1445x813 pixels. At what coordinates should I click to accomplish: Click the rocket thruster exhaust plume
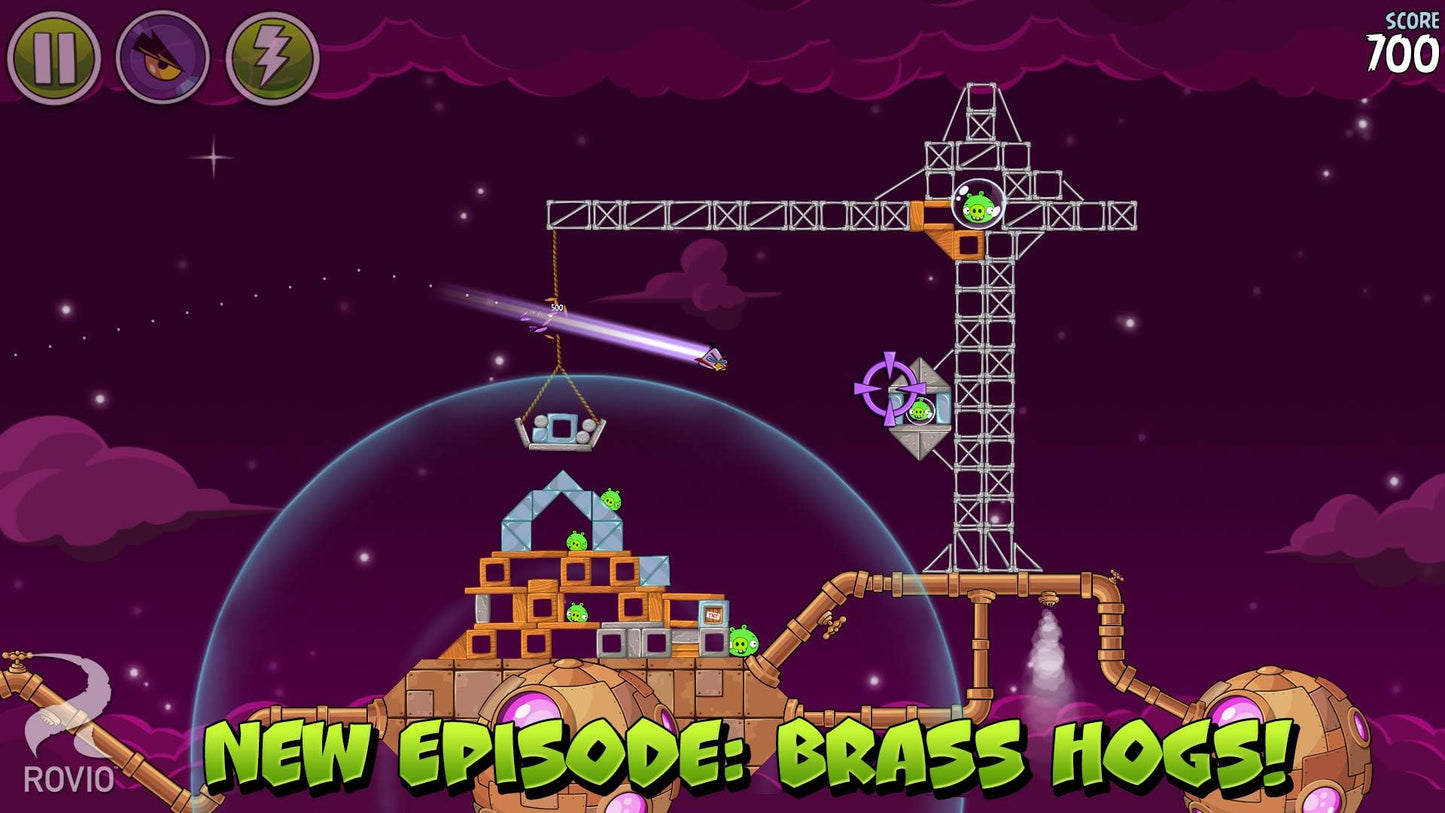click(1046, 645)
